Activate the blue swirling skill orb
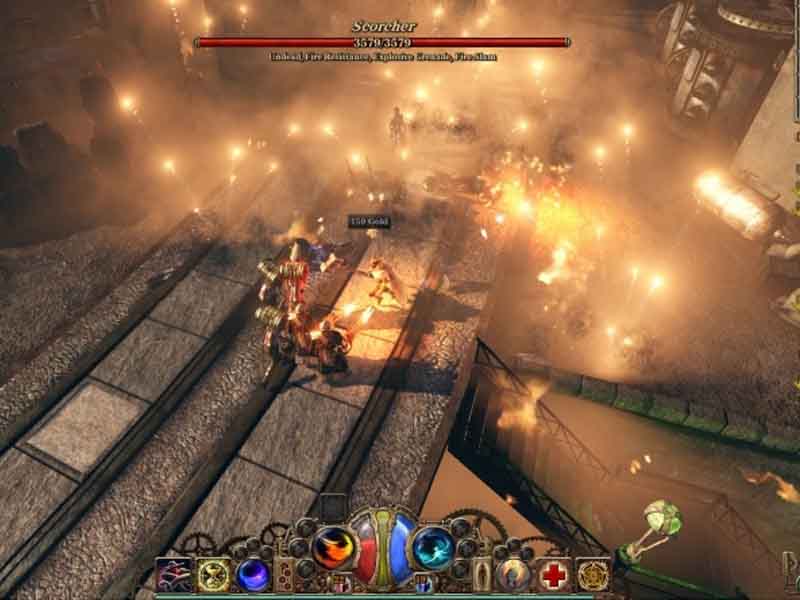This screenshot has width=800, height=600. pos(432,548)
